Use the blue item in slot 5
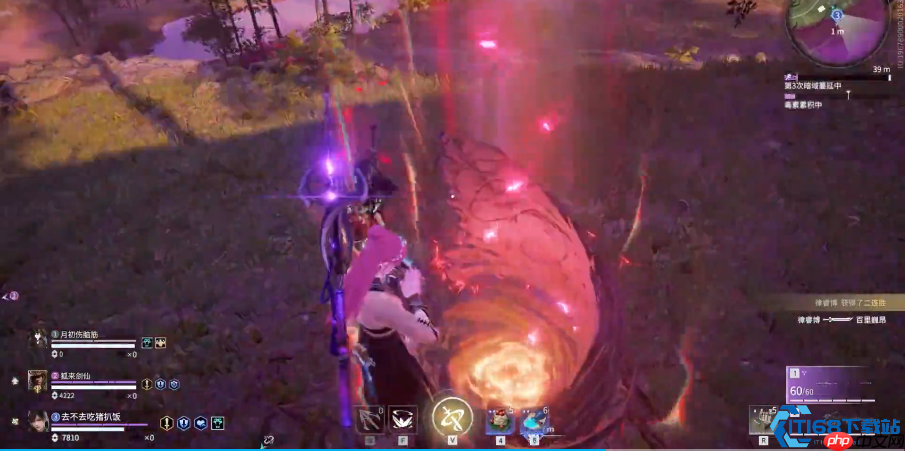905x451 pixels. click(533, 421)
